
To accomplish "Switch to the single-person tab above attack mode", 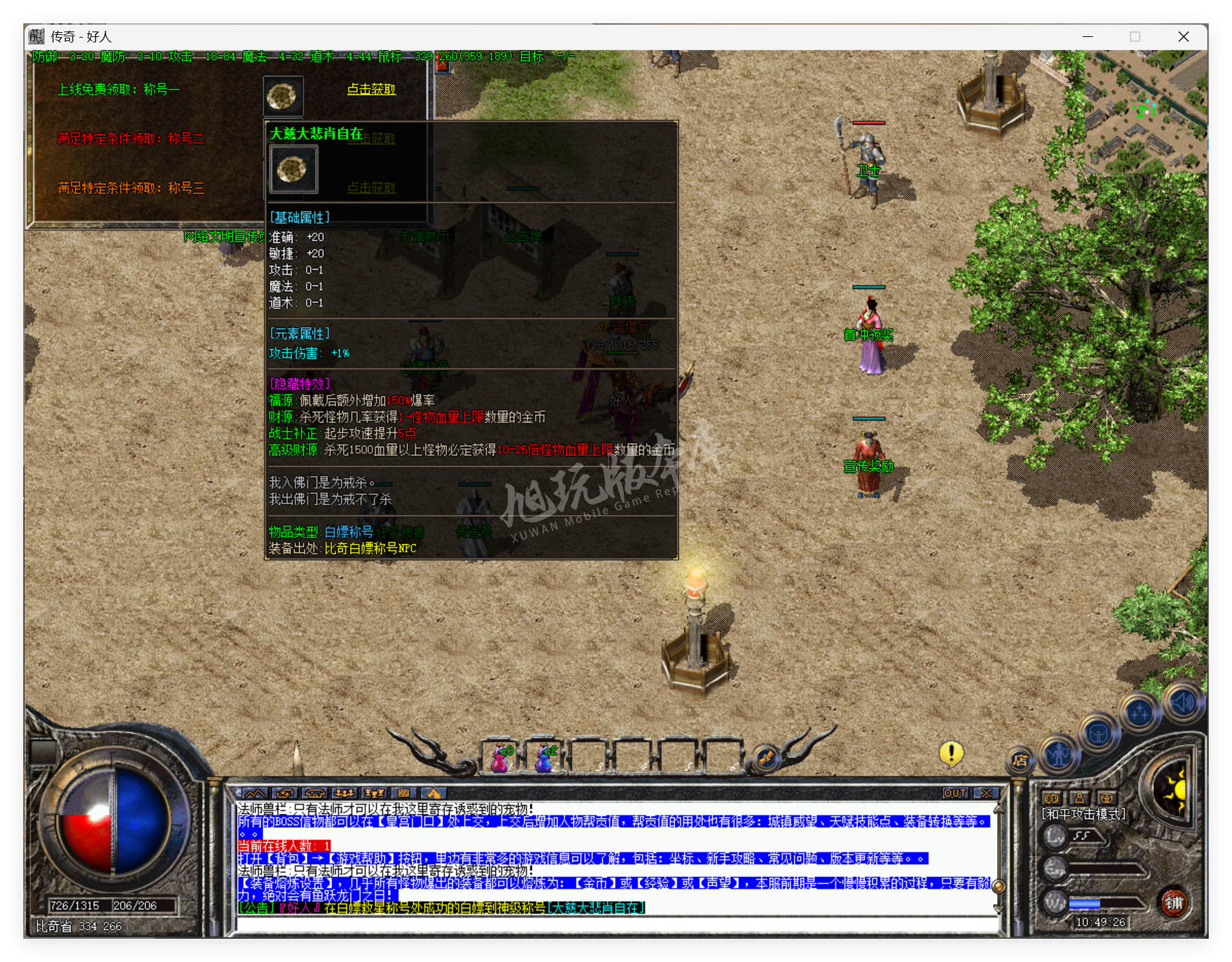I will pyautogui.click(x=1079, y=798).
